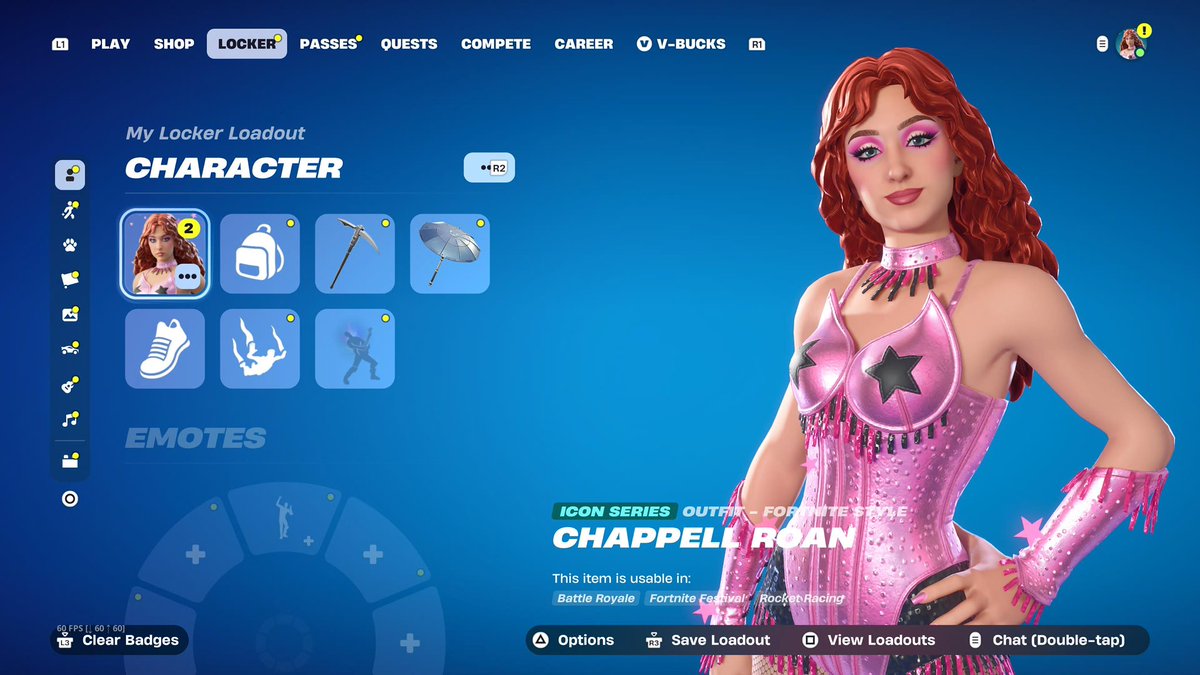Go to the Passes tab
This screenshot has height=675, width=1200.
(x=328, y=44)
